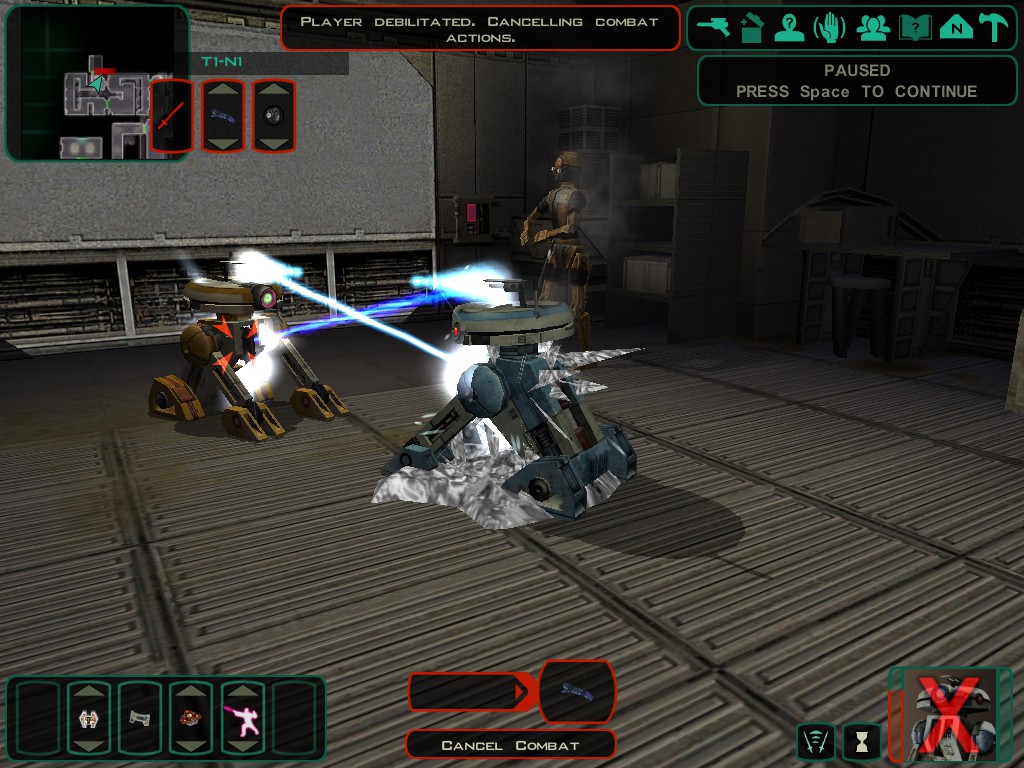This screenshot has width=1024, height=768.
Task: Open the inventory container icon
Action: 751,27
